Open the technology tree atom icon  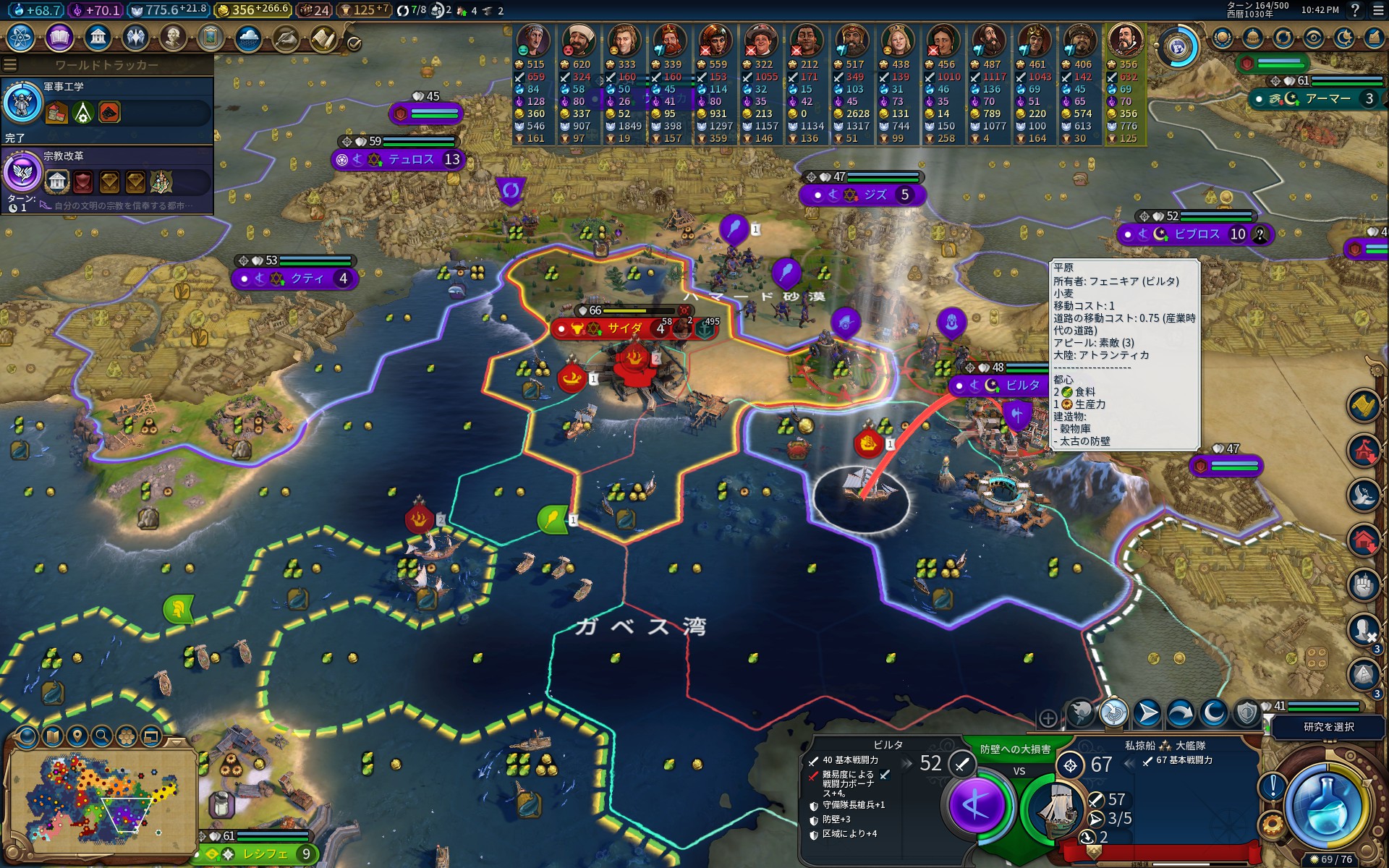(21, 38)
